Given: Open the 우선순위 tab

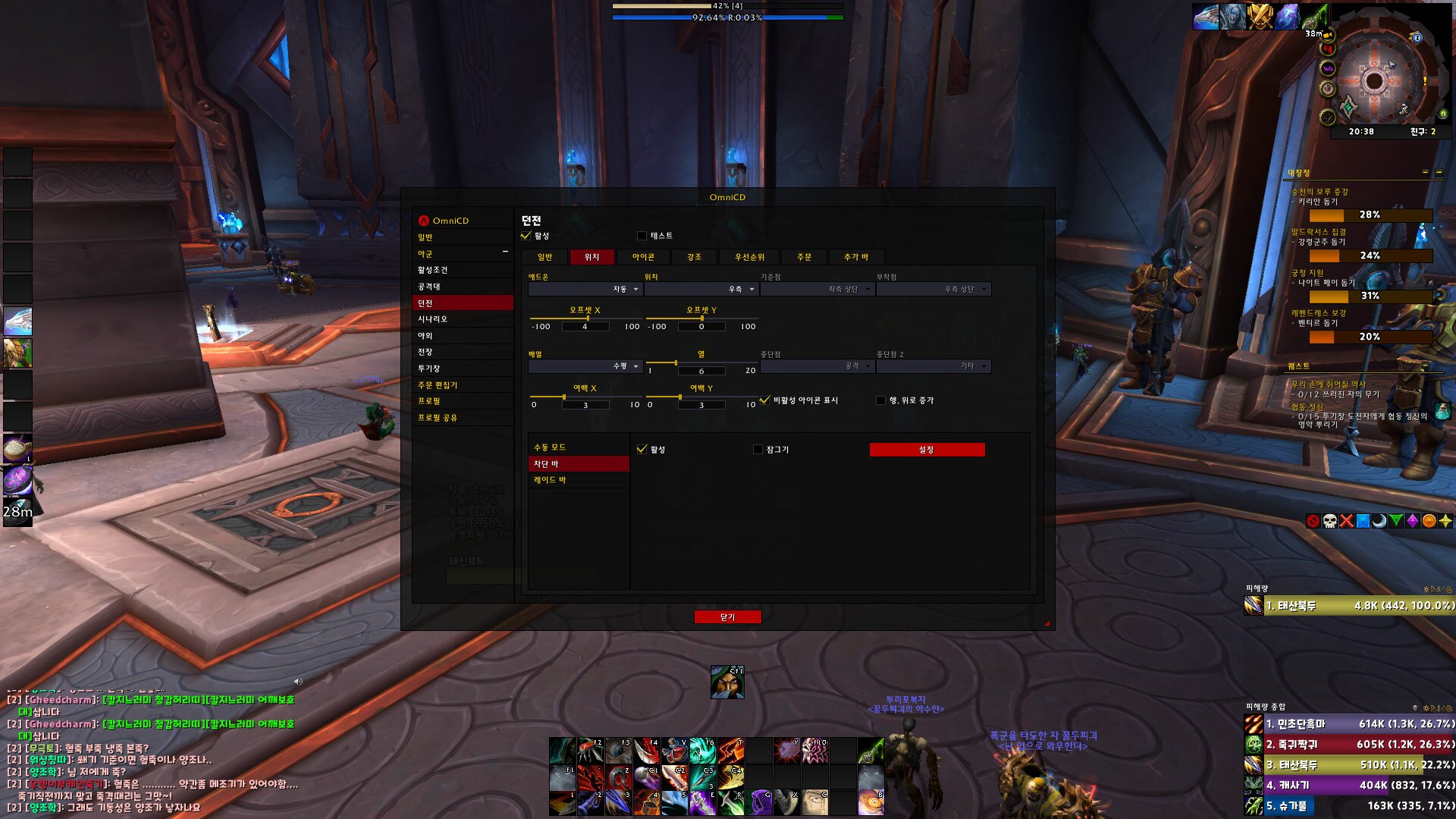Looking at the screenshot, I should [749, 257].
